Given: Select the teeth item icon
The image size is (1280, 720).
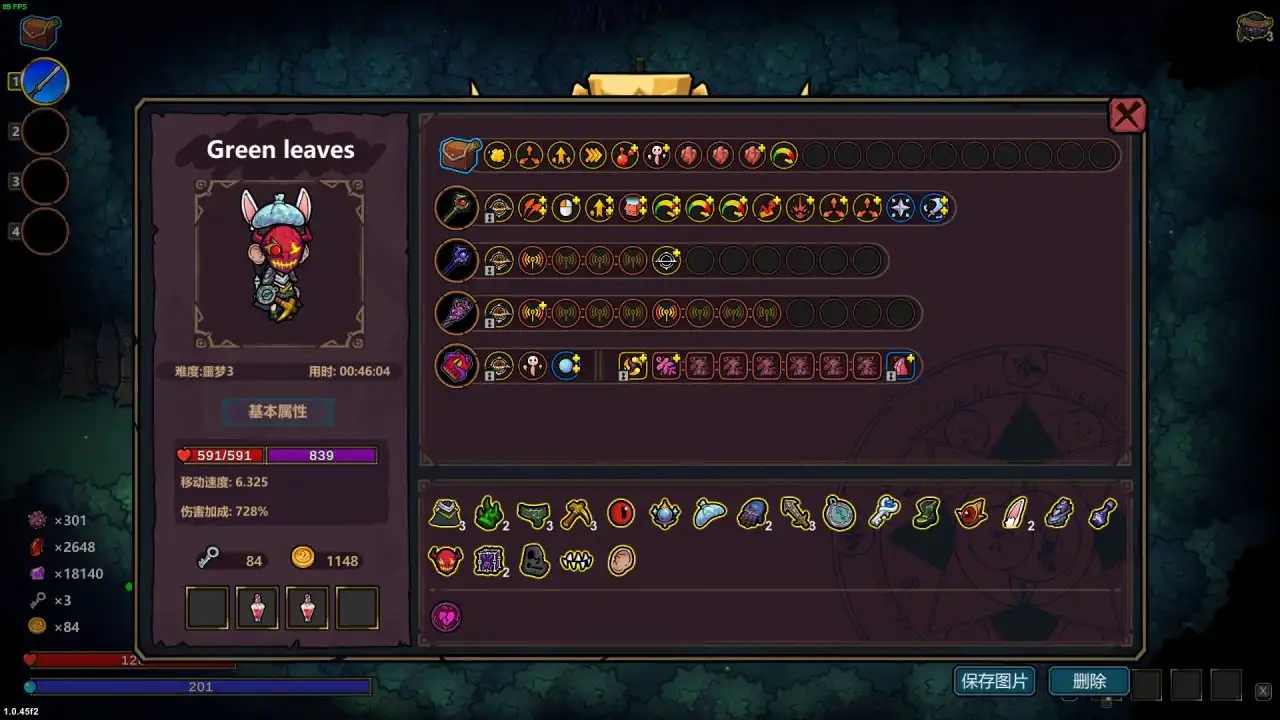Looking at the screenshot, I should (x=578, y=561).
